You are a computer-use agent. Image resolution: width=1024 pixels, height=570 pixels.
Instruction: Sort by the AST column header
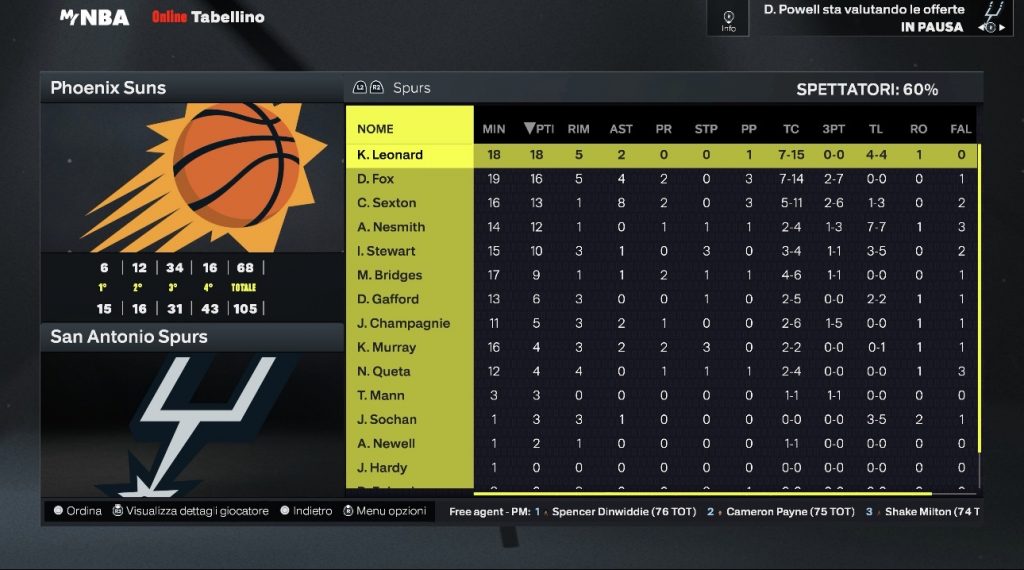621,128
